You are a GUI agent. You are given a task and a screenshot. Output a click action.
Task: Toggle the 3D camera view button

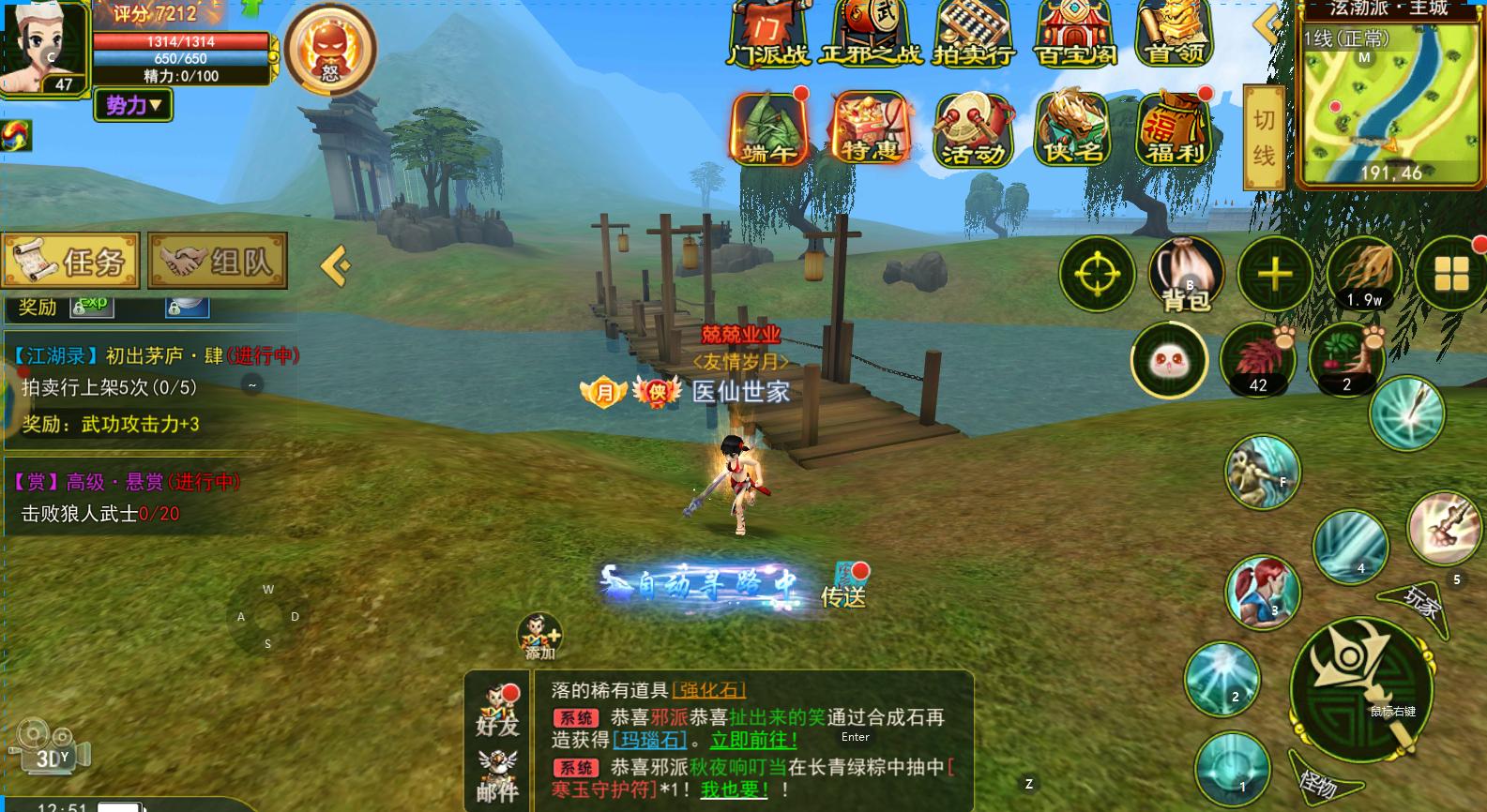[x=49, y=749]
